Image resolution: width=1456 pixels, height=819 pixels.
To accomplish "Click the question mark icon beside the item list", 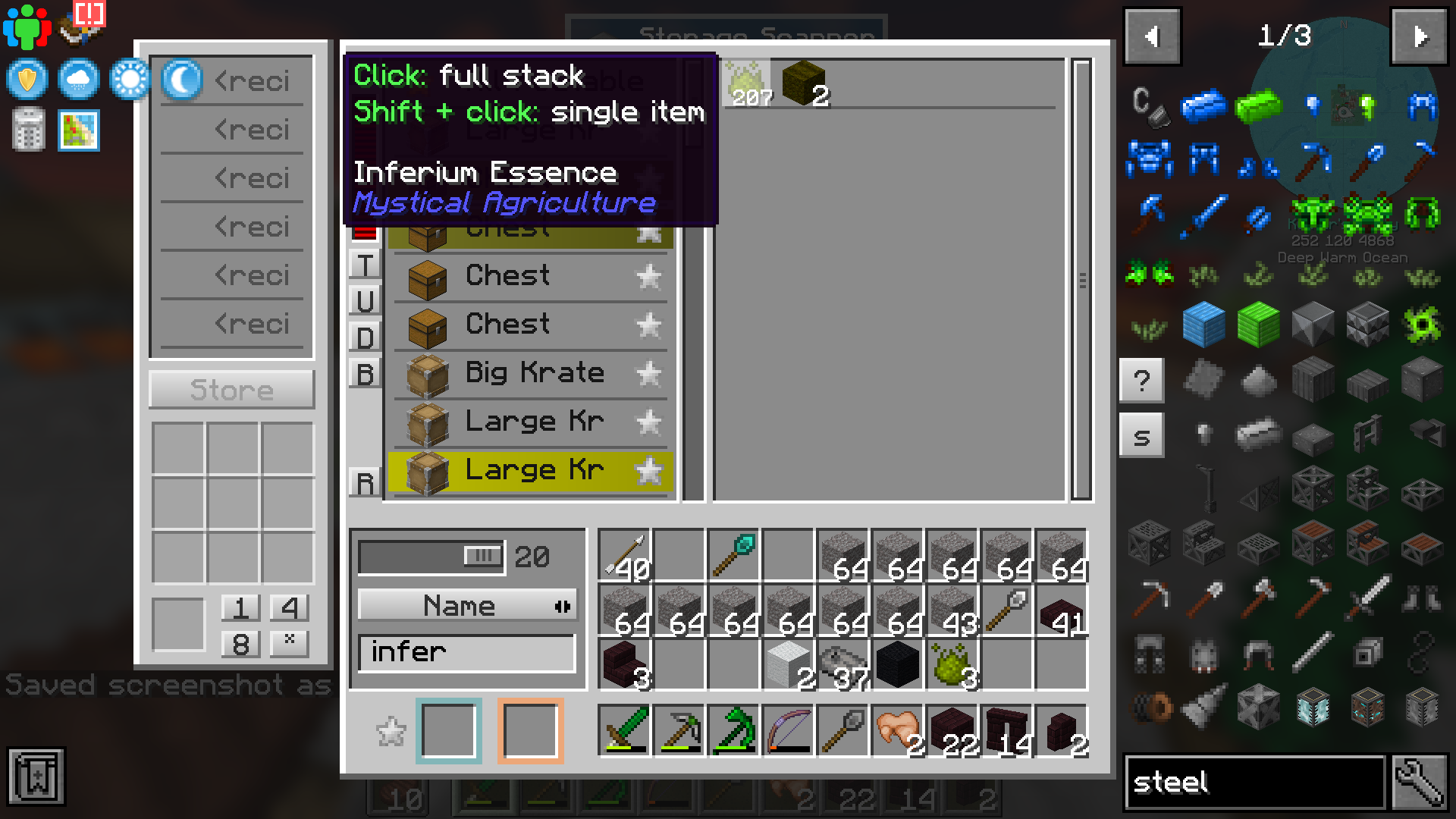I will click(x=1142, y=381).
